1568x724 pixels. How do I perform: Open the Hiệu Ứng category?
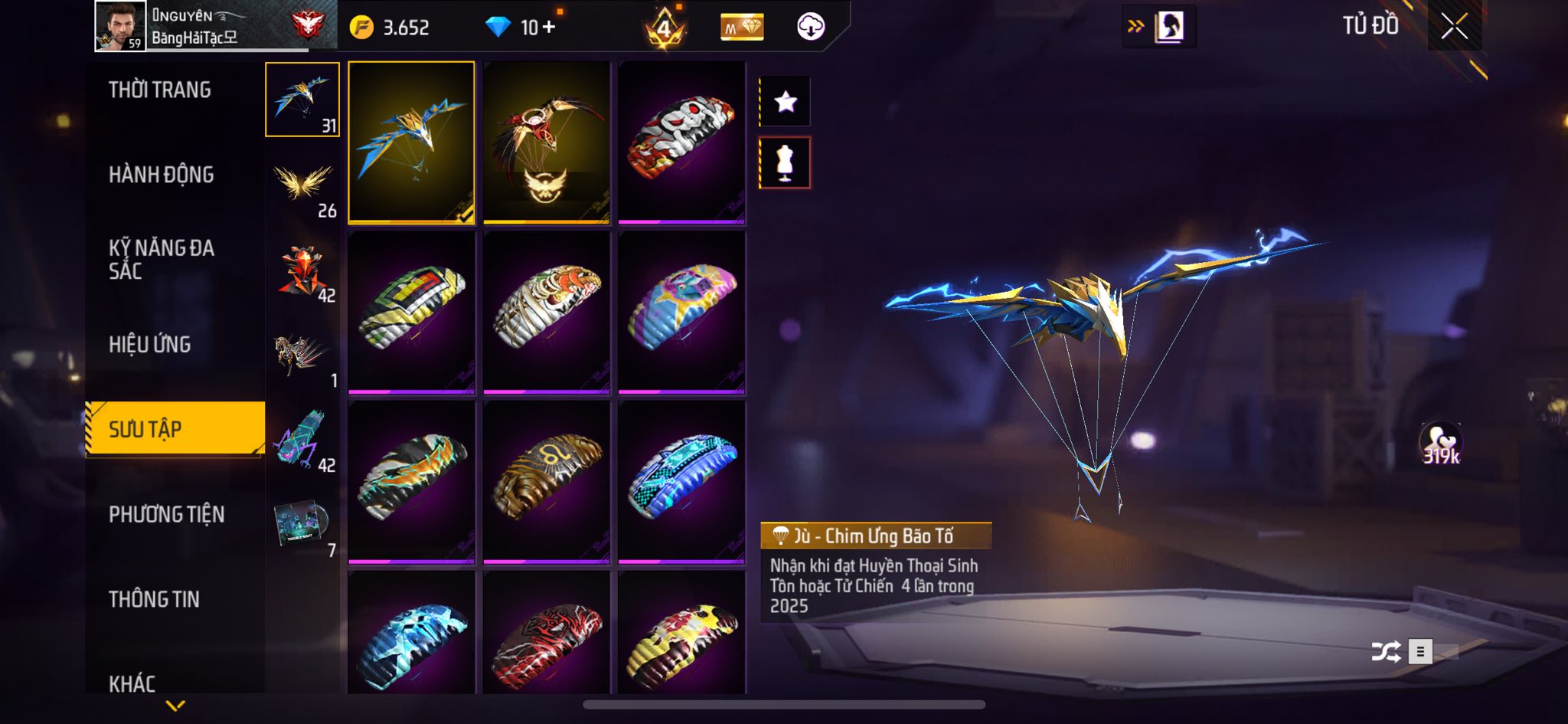pyautogui.click(x=150, y=345)
